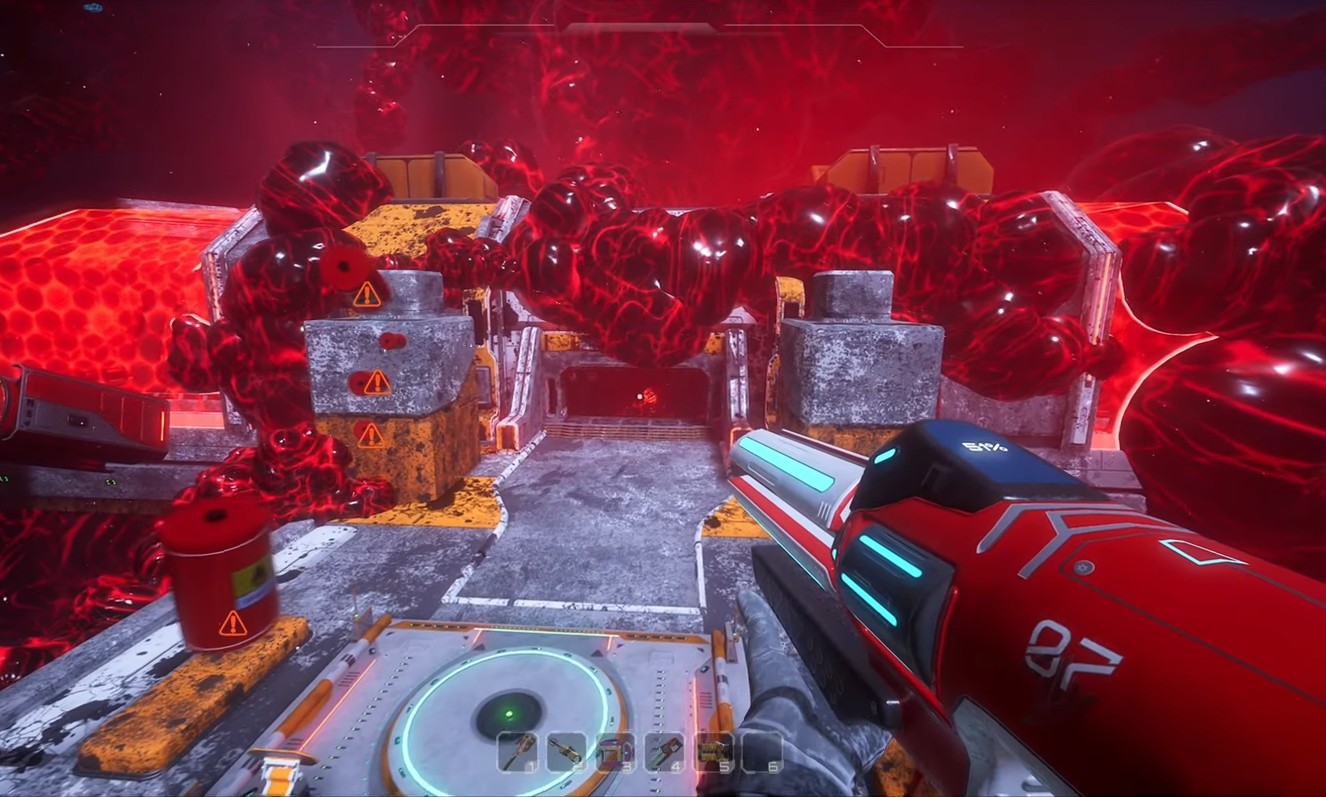Switch to the red tool in slot 4

point(663,751)
